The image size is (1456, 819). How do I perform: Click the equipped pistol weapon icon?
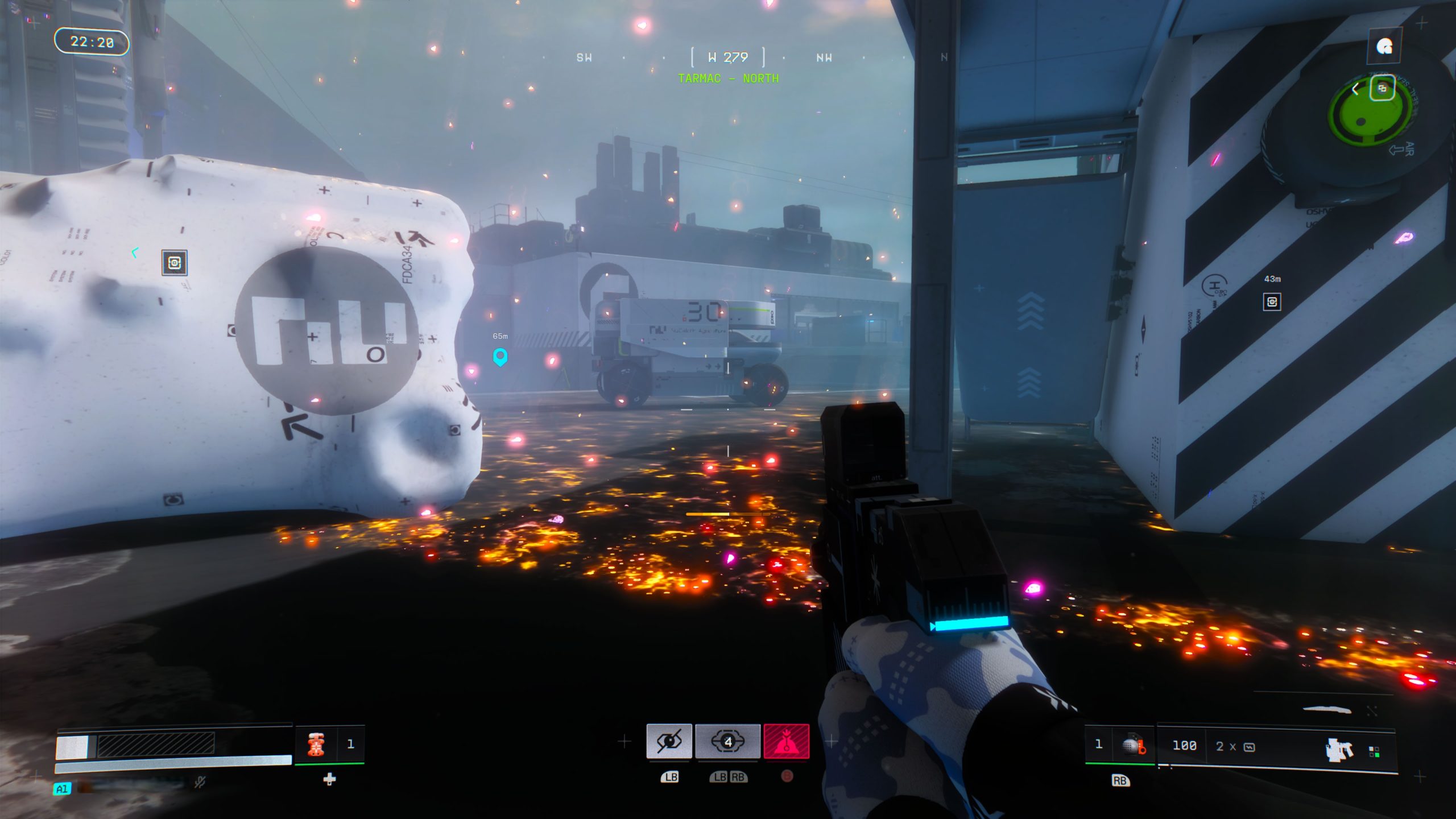pyautogui.click(x=1338, y=749)
